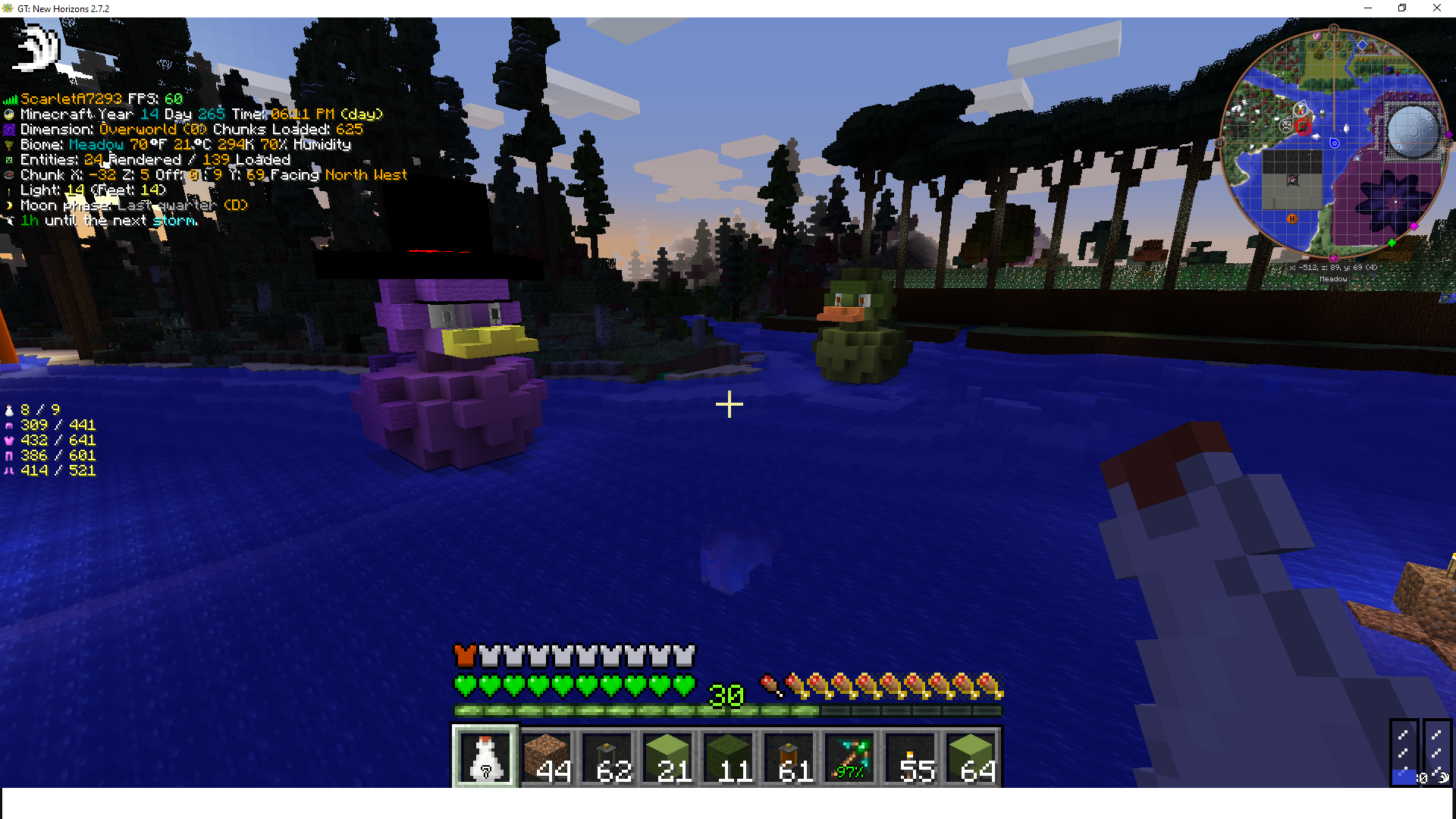Click the green diamond waypoint on minimap edge

[x=1392, y=243]
